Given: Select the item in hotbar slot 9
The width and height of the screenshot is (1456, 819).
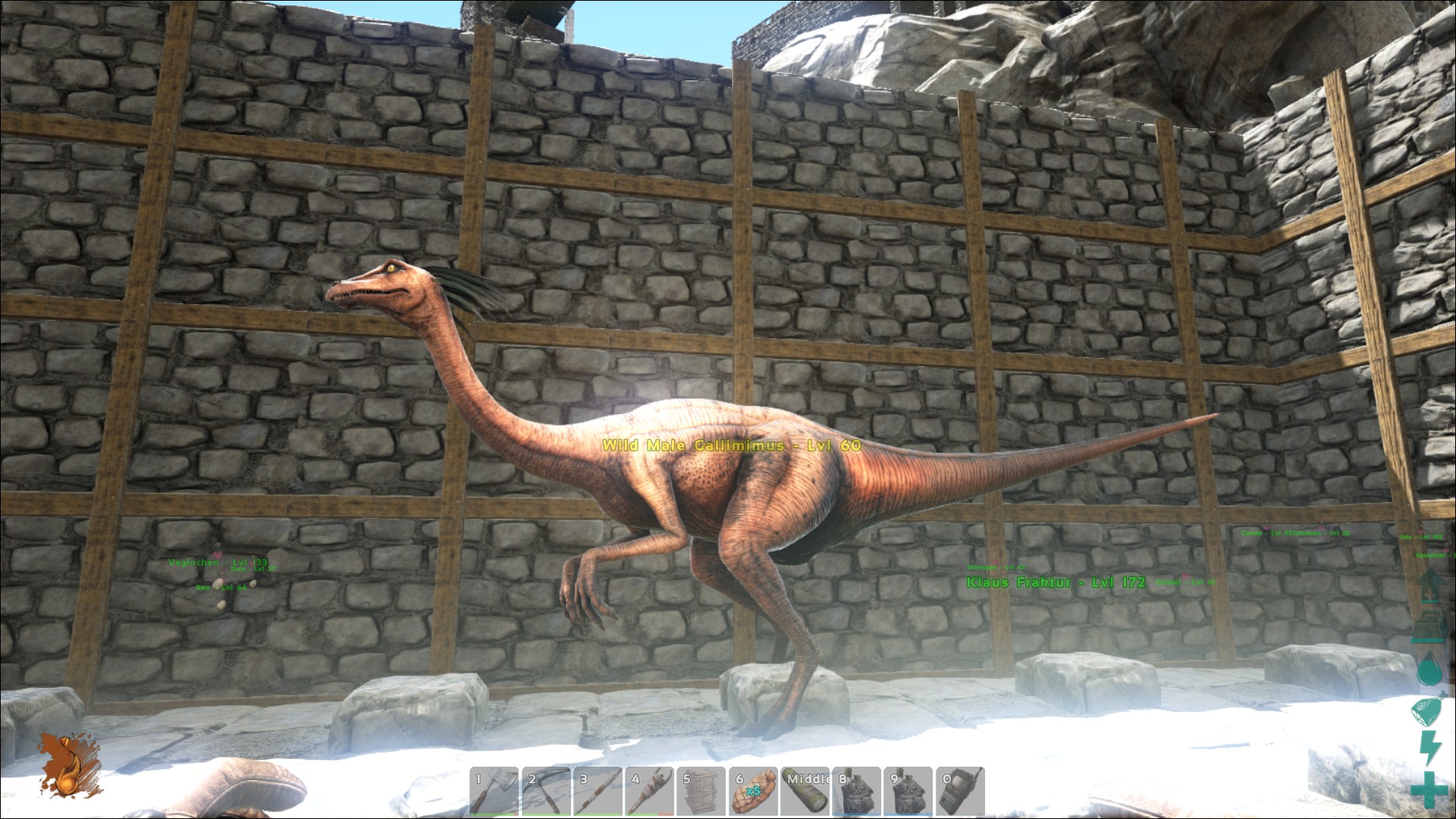Looking at the screenshot, I should (x=908, y=792).
